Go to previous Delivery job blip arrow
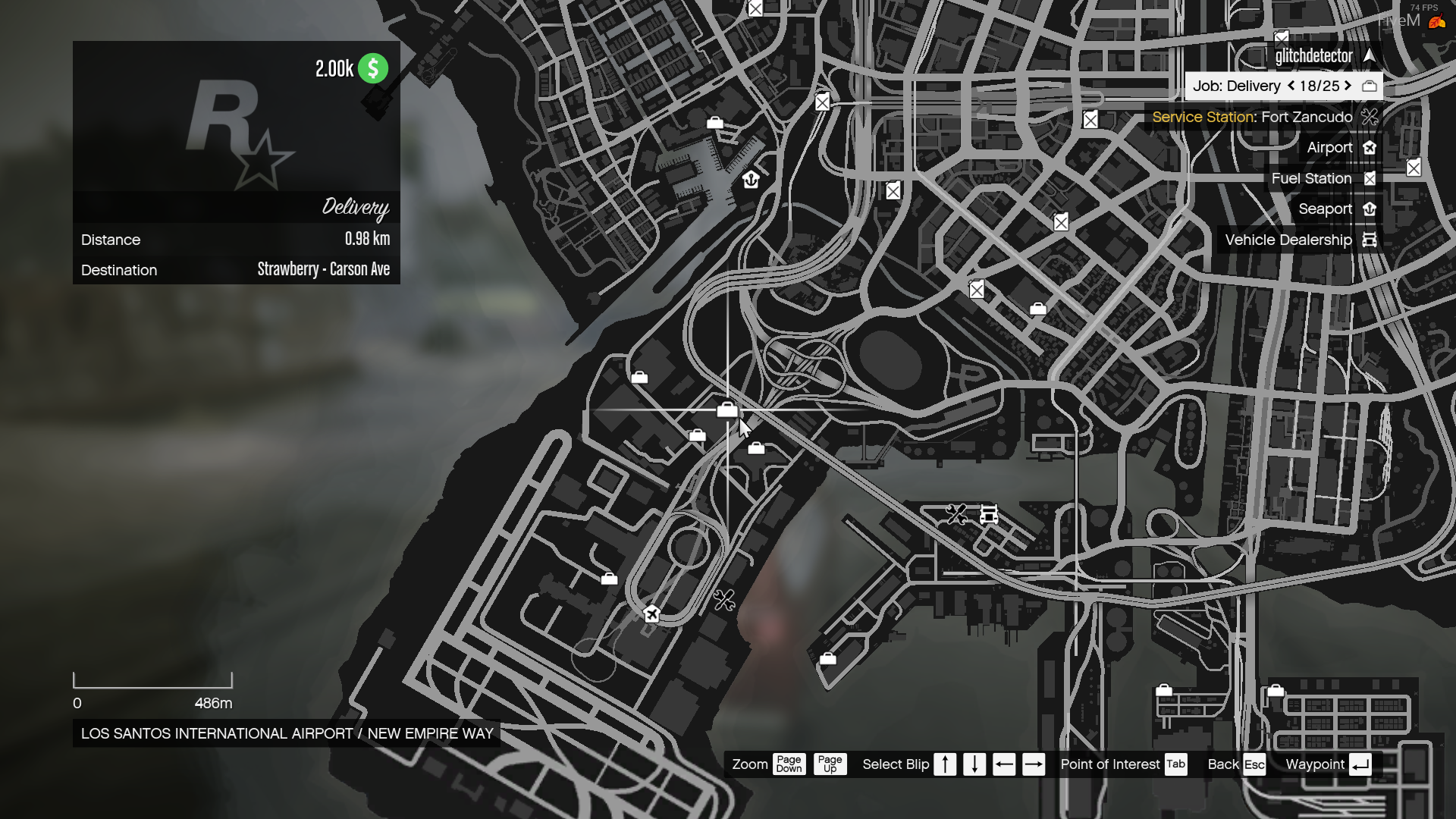This screenshot has width=1456, height=819. (x=1291, y=86)
